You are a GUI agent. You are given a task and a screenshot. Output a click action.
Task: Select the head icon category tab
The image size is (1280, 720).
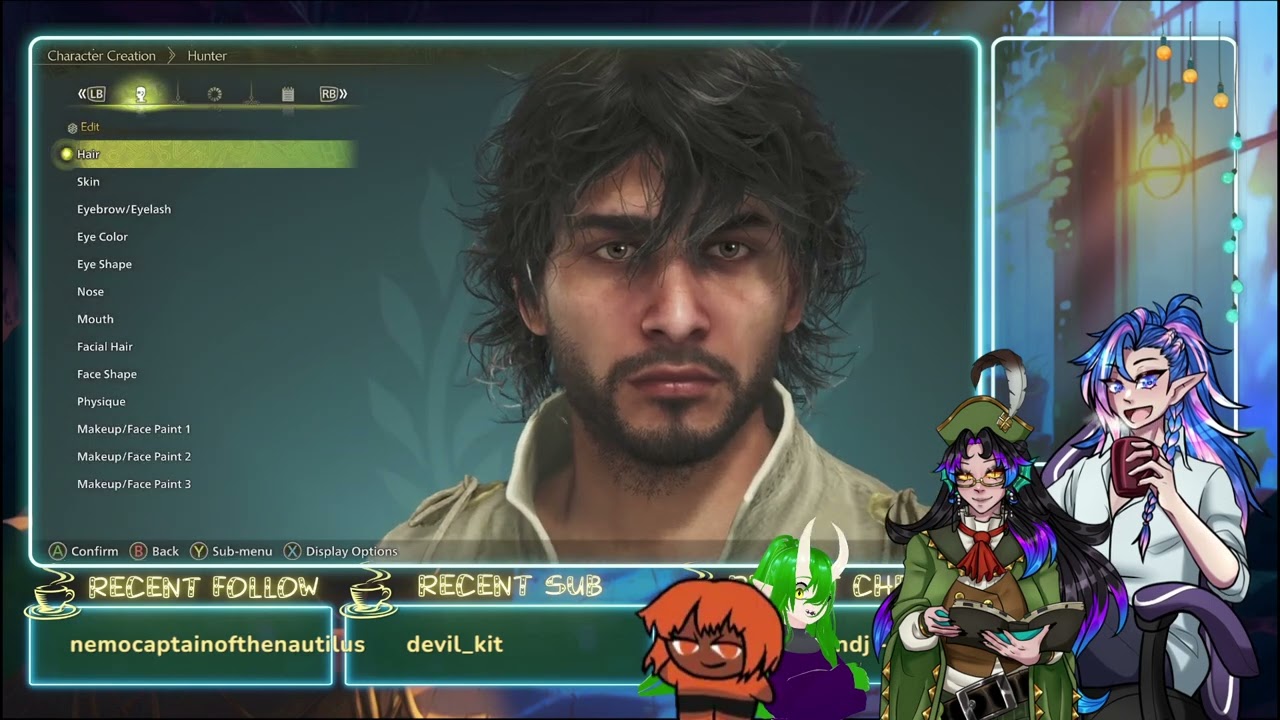pos(143,92)
